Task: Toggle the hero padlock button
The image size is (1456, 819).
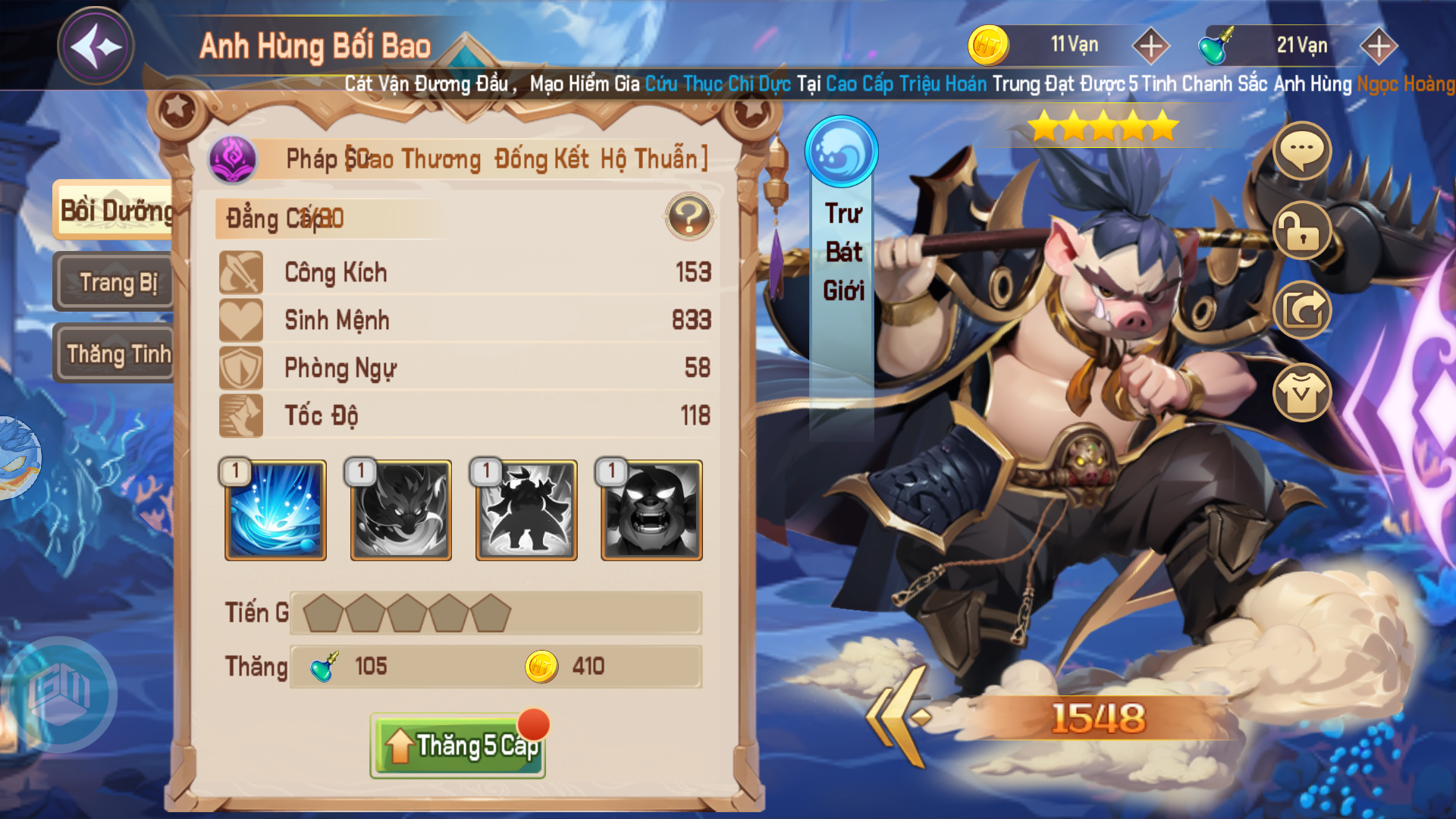Action: [1301, 231]
